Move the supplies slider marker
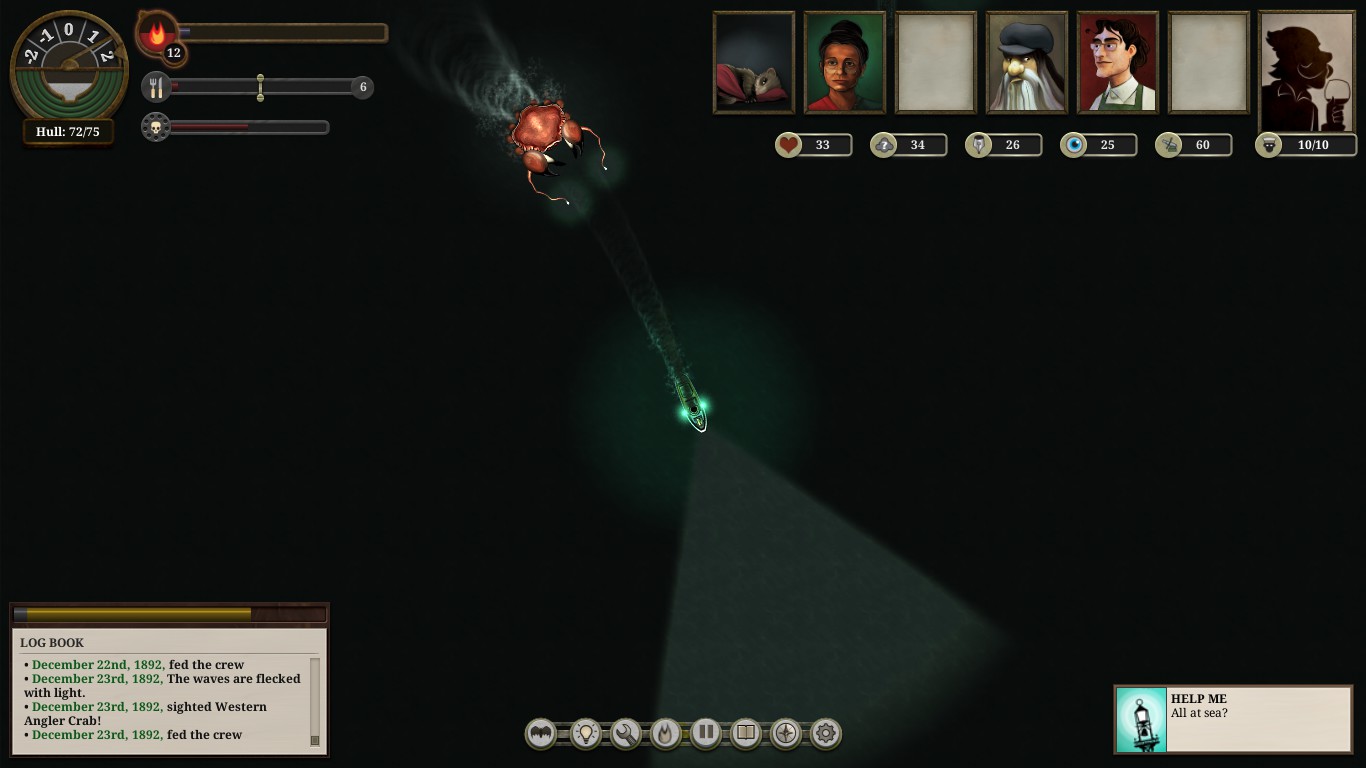Screen dimensions: 1366x768 (261, 87)
